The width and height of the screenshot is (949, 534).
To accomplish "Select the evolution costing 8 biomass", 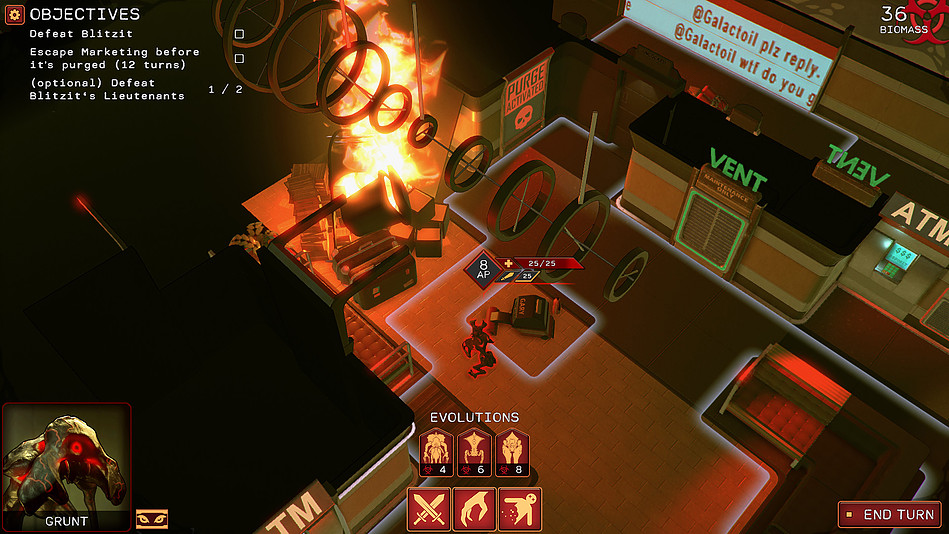I will (511, 452).
